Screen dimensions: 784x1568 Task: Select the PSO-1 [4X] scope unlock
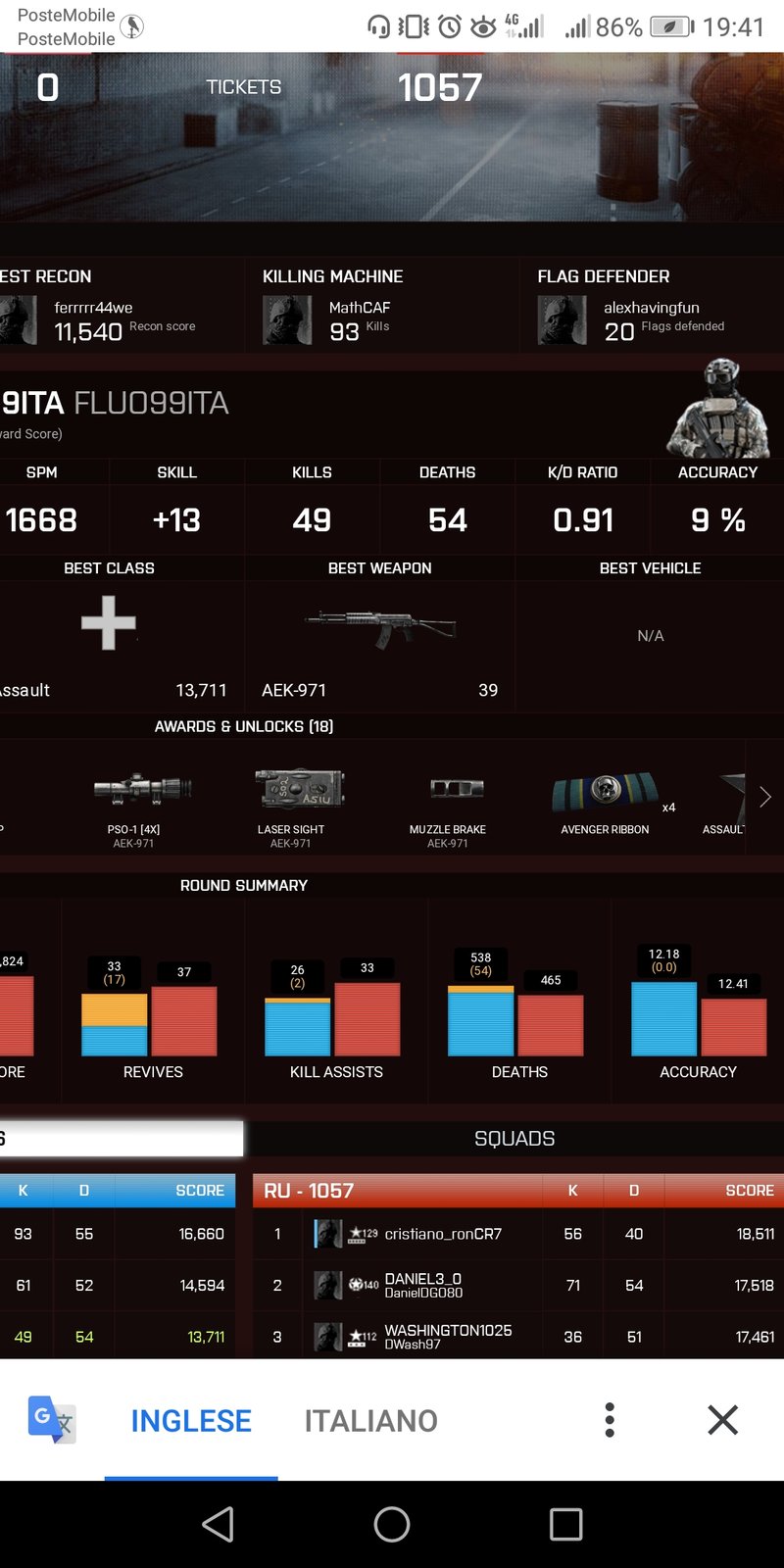pyautogui.click(x=134, y=800)
